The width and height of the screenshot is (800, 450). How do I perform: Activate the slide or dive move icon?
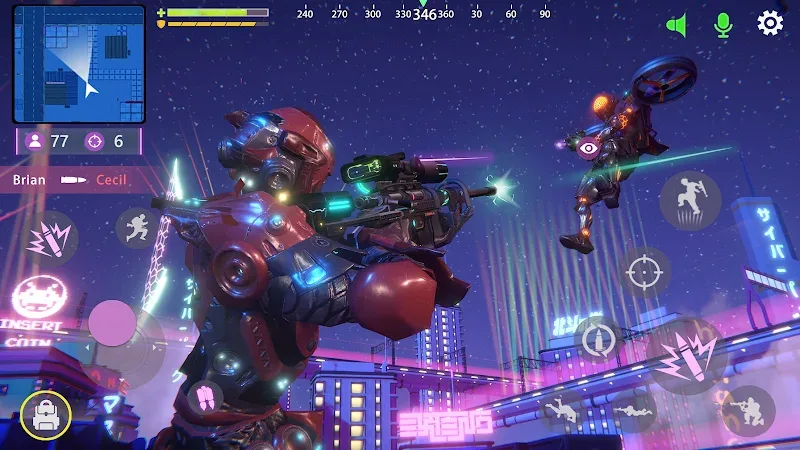click(562, 410)
